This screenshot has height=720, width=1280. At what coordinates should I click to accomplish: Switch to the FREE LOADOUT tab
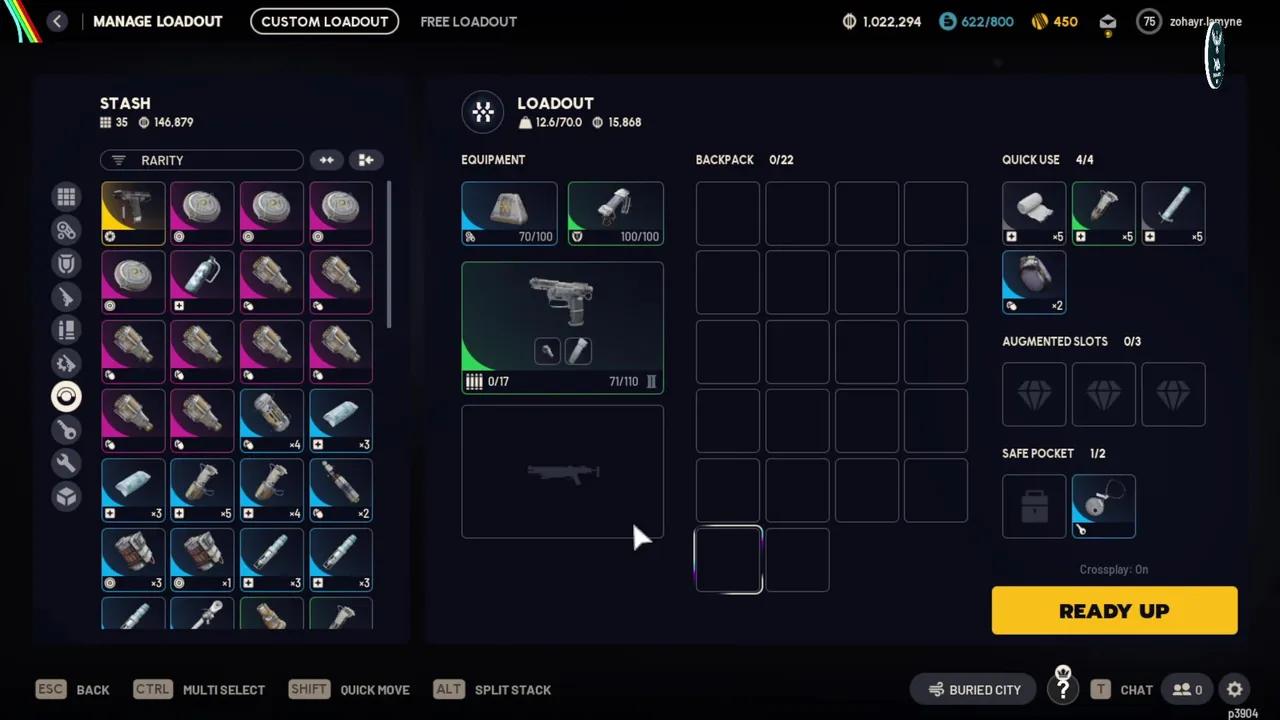468,21
